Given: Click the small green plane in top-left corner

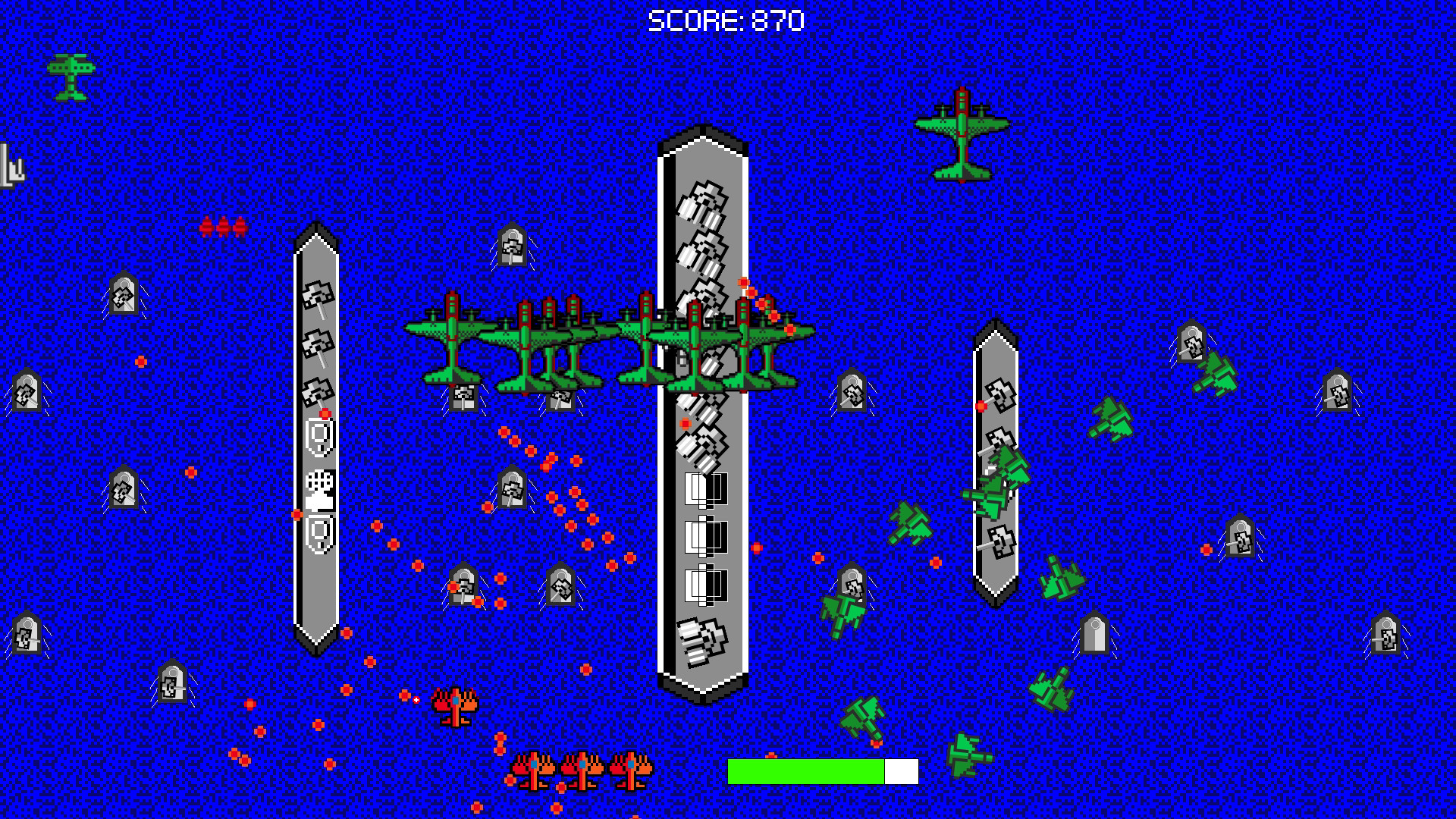Looking at the screenshot, I should coord(71,76).
